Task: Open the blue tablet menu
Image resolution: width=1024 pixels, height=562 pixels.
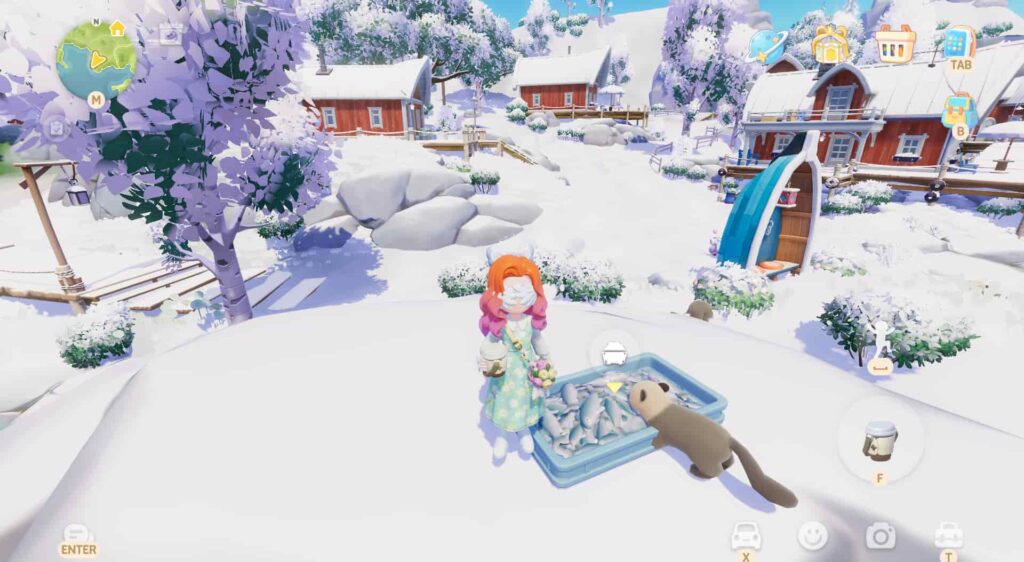Action: pyautogui.click(x=959, y=44)
